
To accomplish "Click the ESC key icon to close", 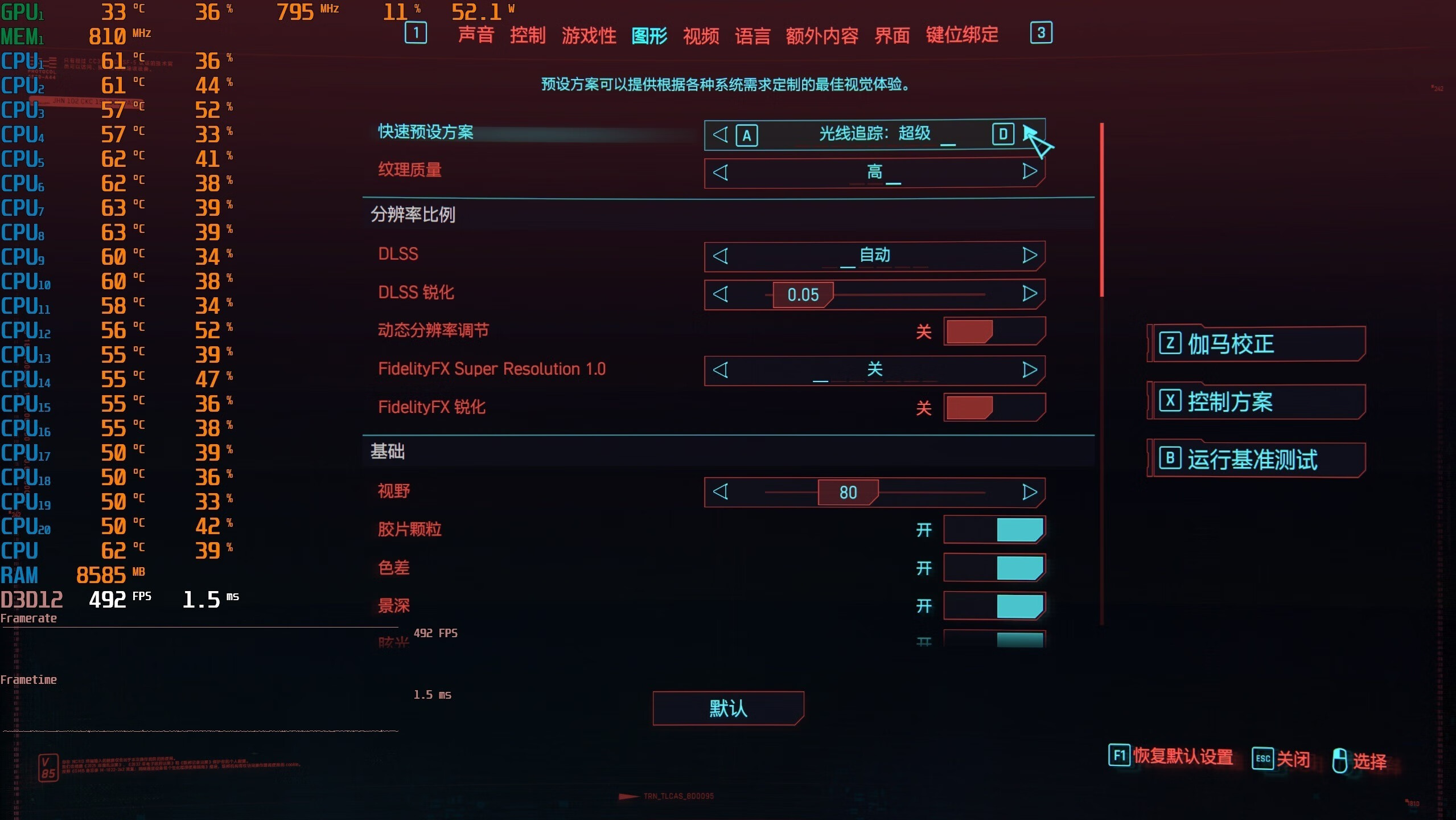I will (x=1262, y=758).
